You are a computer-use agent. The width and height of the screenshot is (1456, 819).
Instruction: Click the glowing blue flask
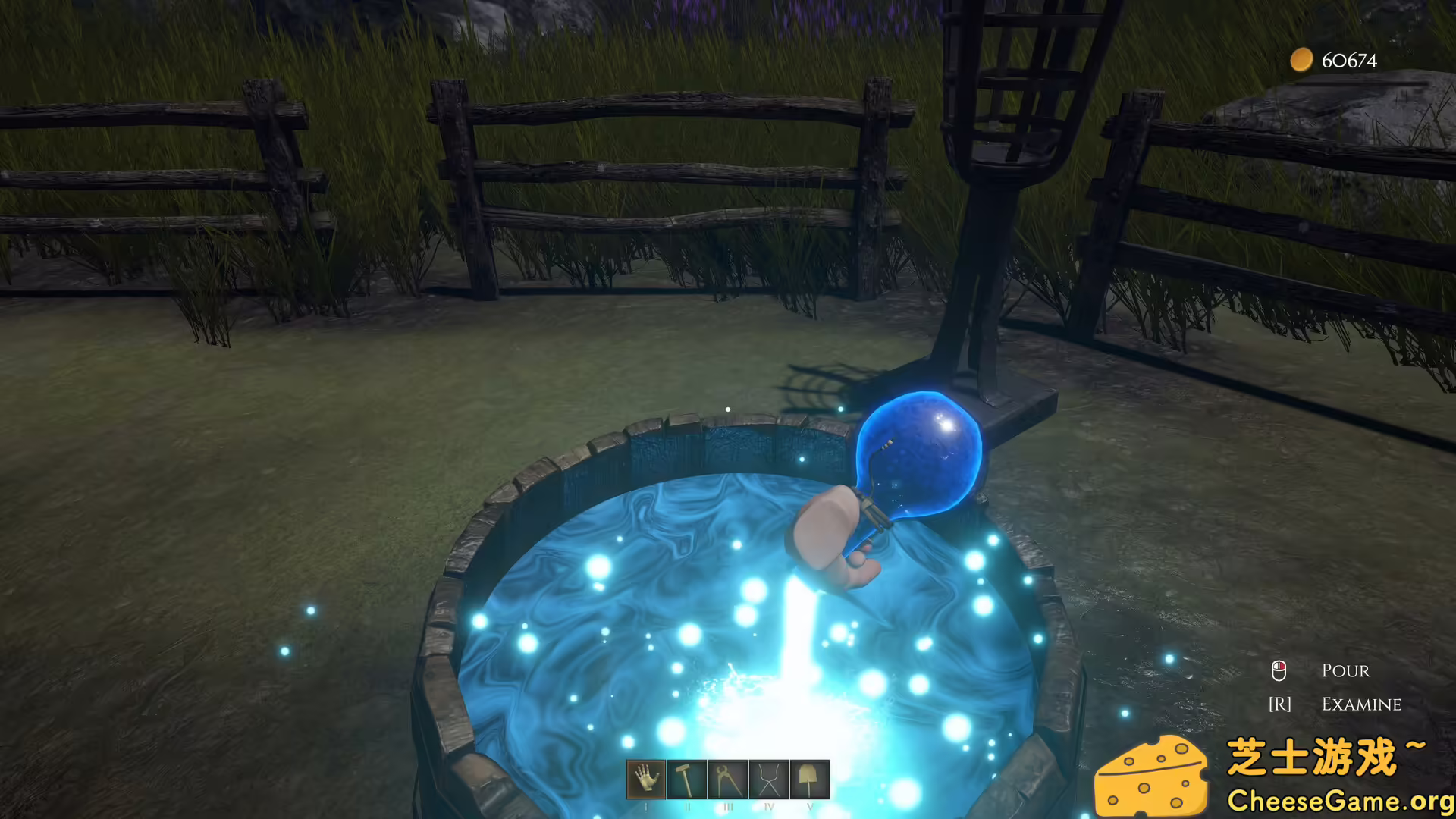coord(921,455)
